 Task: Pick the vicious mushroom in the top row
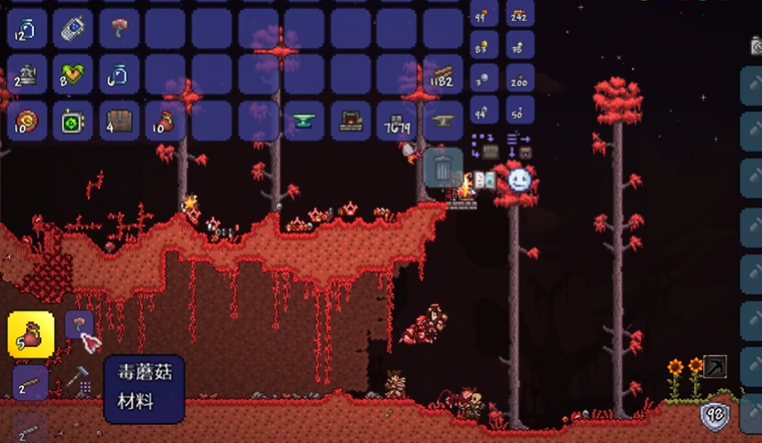pyautogui.click(x=119, y=28)
